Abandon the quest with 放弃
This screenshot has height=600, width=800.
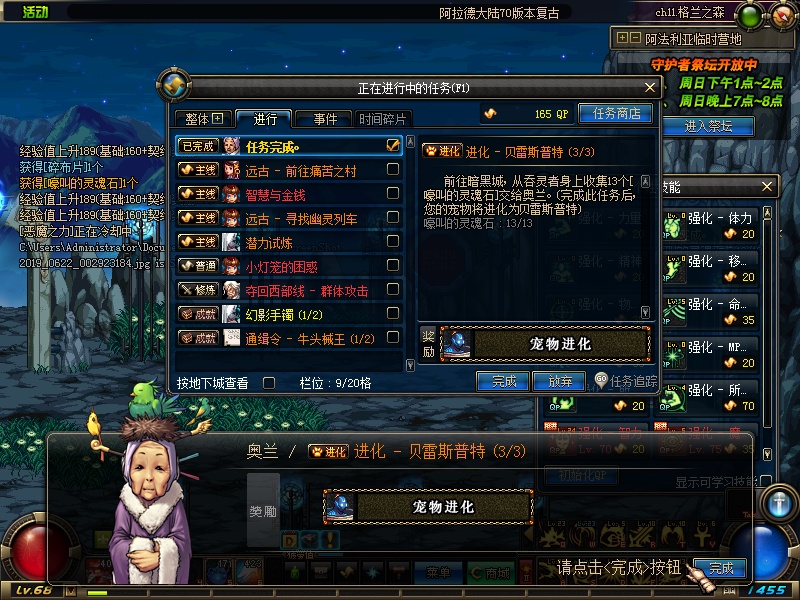point(560,381)
